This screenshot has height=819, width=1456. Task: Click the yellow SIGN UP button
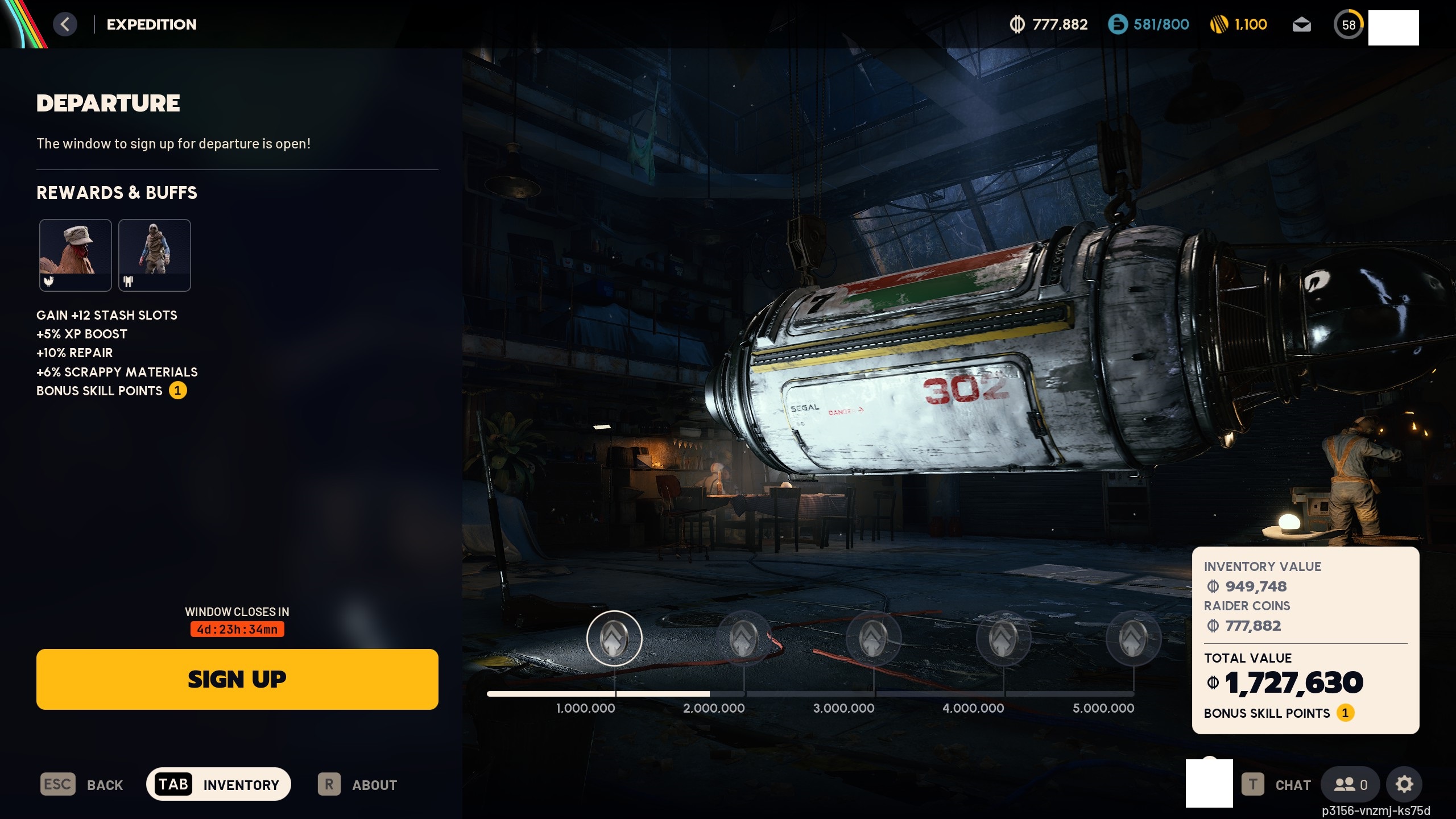point(237,679)
